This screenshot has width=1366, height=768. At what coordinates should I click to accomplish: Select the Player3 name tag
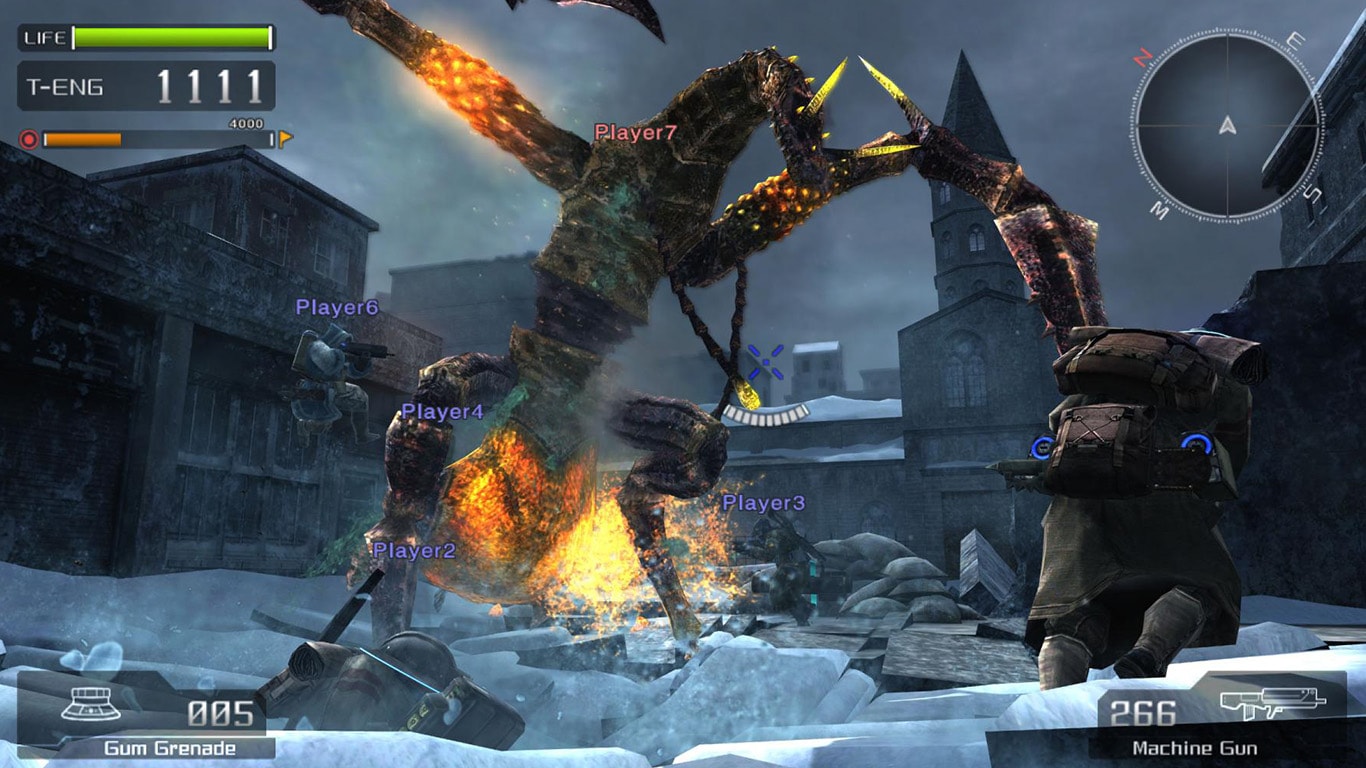763,503
